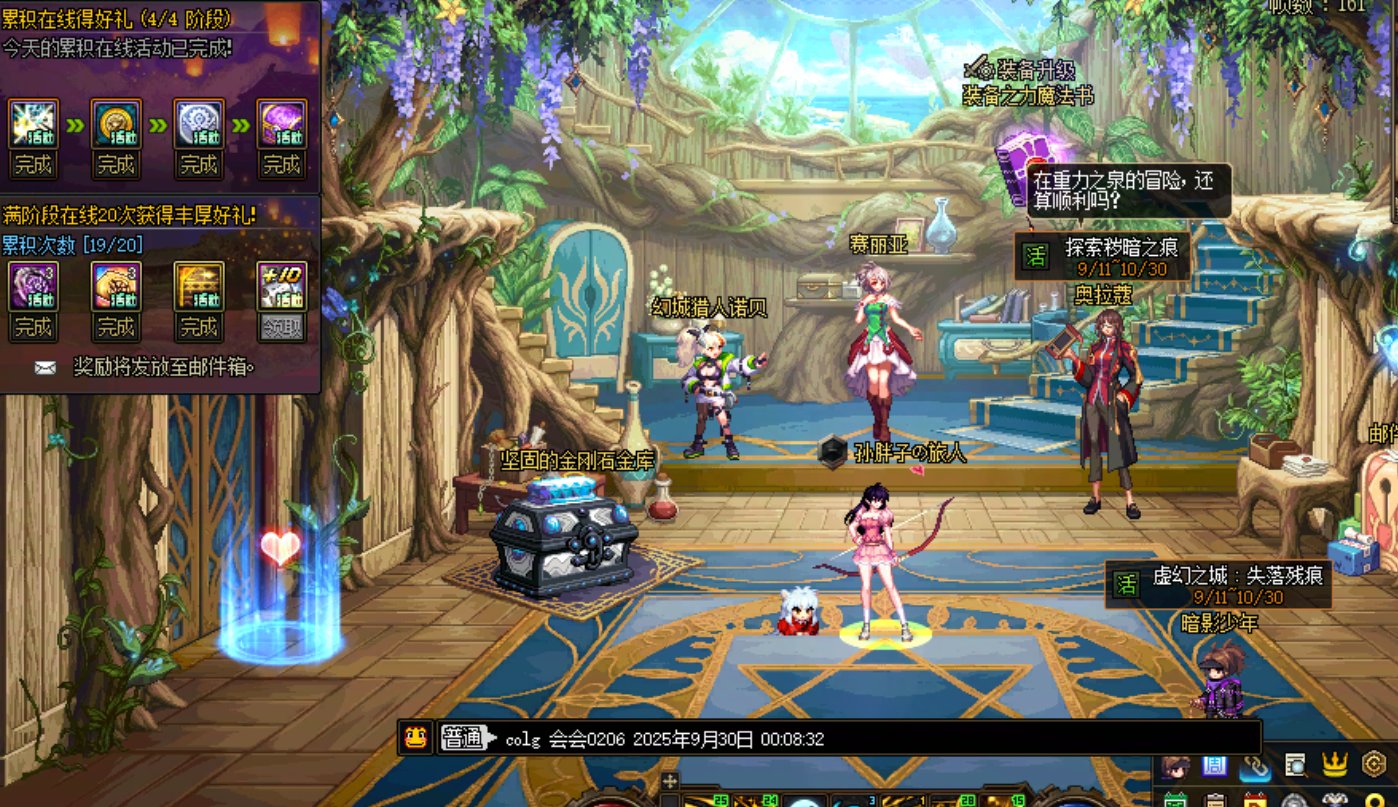1398x807 pixels.
Task: Open the chat emoji face button
Action: coord(415,738)
